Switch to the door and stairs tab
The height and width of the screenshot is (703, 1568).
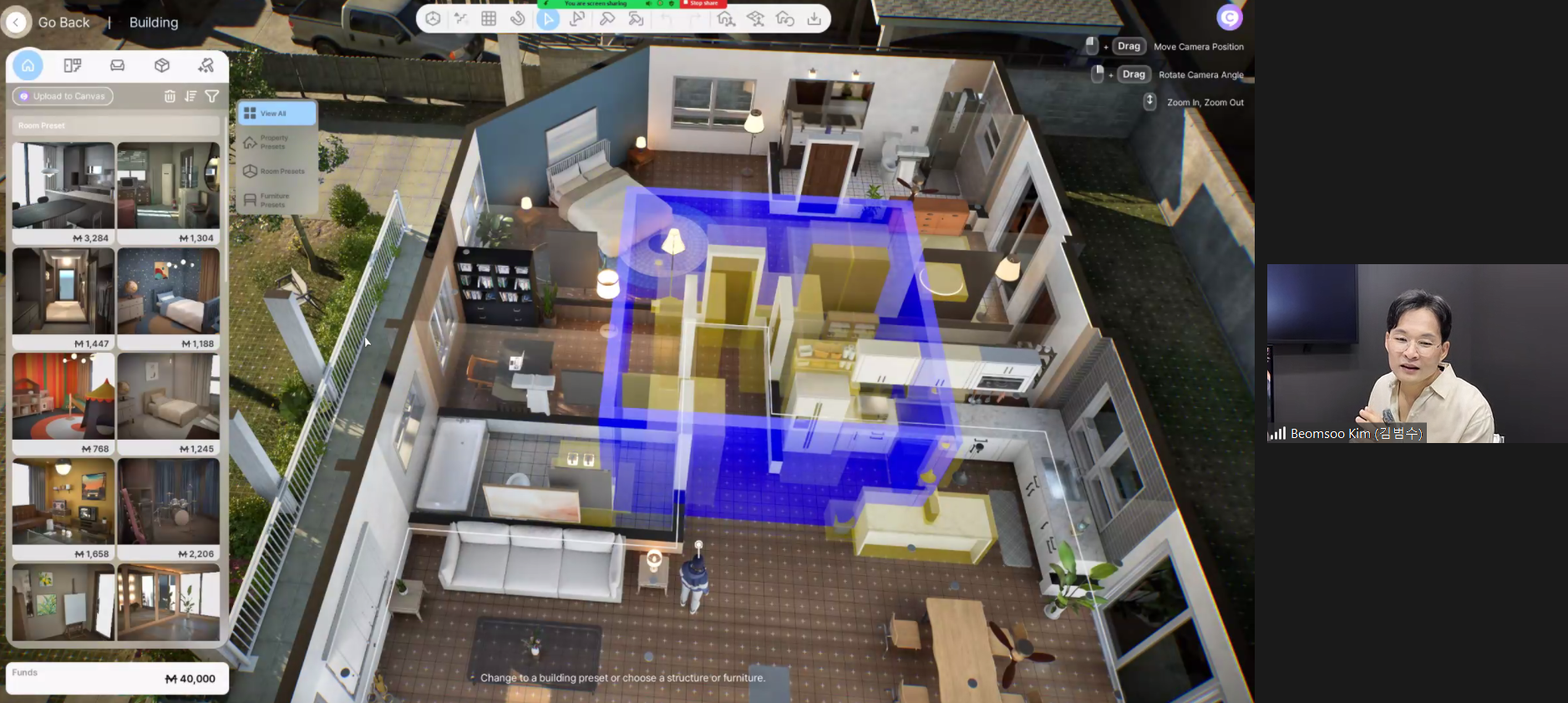pyautogui.click(x=73, y=65)
